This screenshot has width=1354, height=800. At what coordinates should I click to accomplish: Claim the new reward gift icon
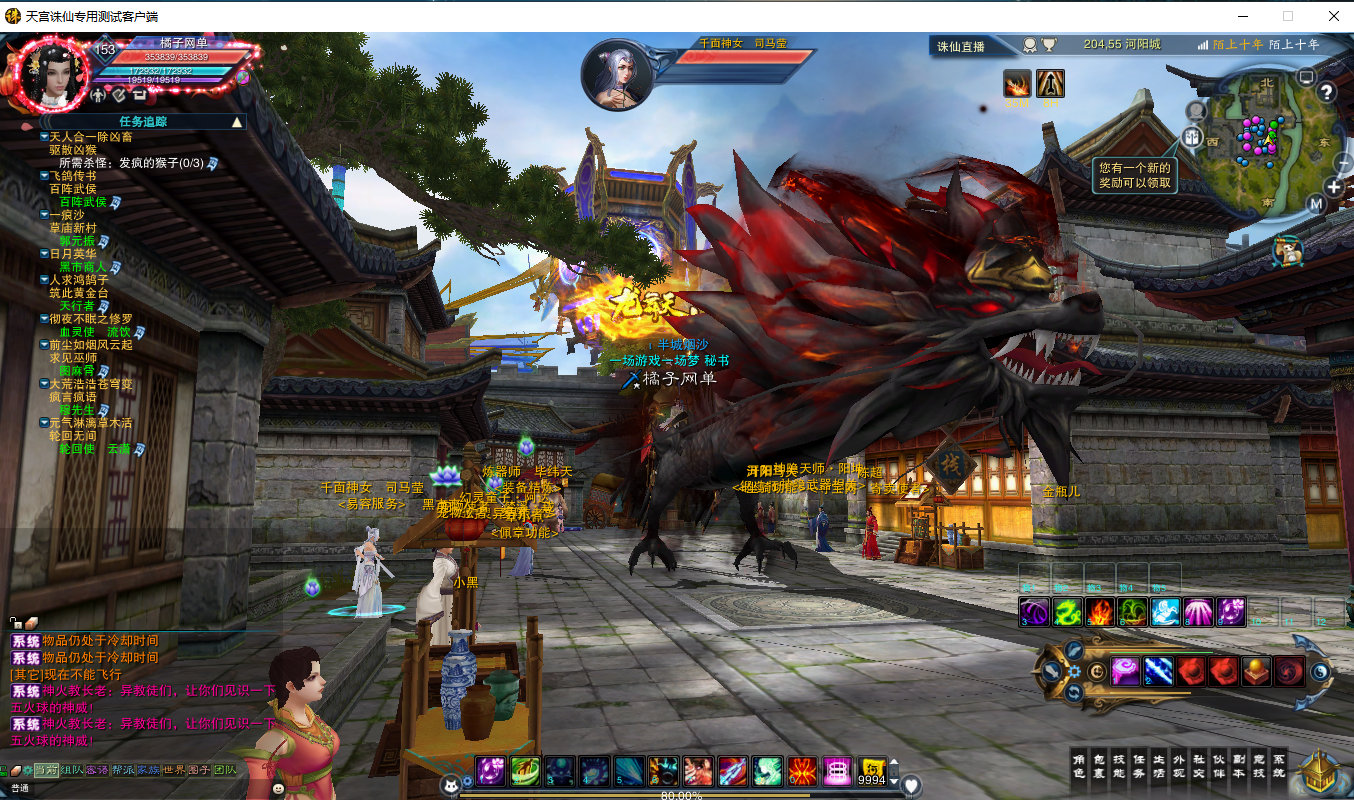pyautogui.click(x=1287, y=251)
